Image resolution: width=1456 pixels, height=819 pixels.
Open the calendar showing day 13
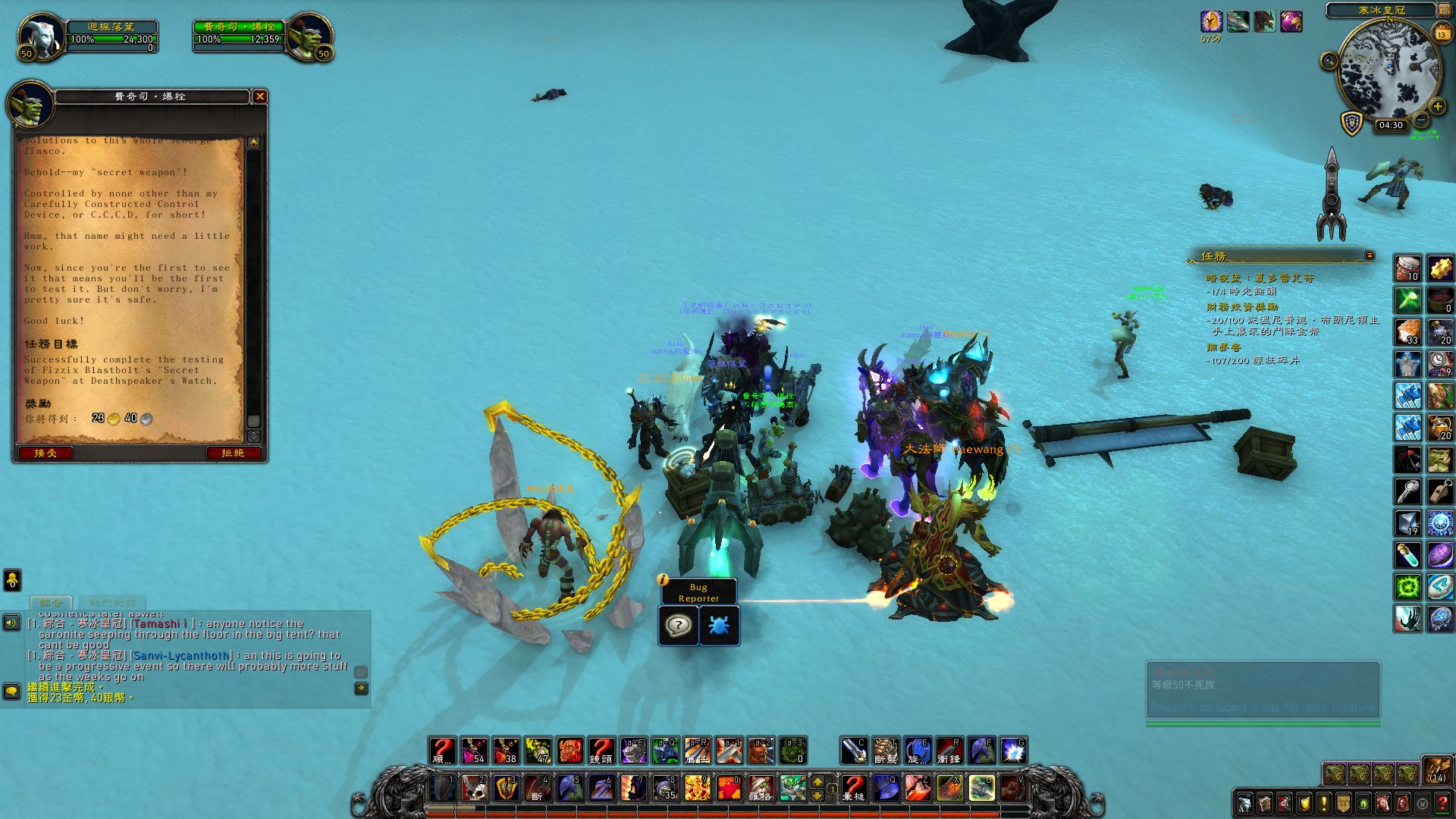point(1442,34)
